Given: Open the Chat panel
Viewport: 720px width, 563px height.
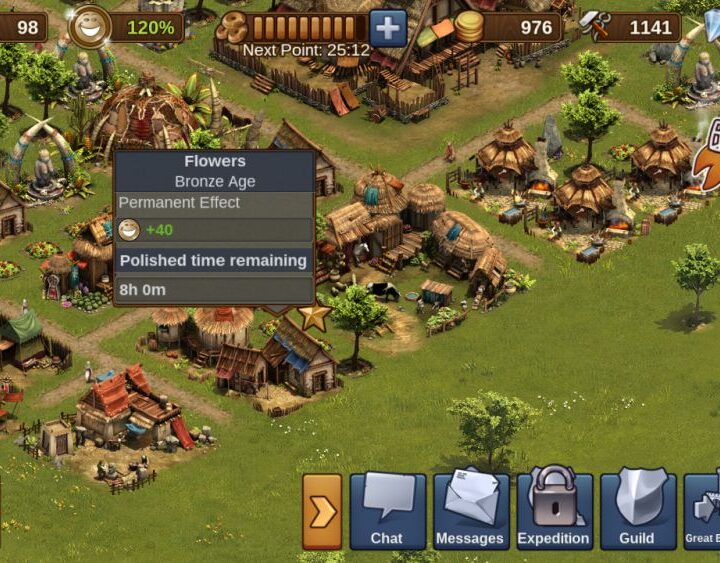Looking at the screenshot, I should pyautogui.click(x=387, y=511).
